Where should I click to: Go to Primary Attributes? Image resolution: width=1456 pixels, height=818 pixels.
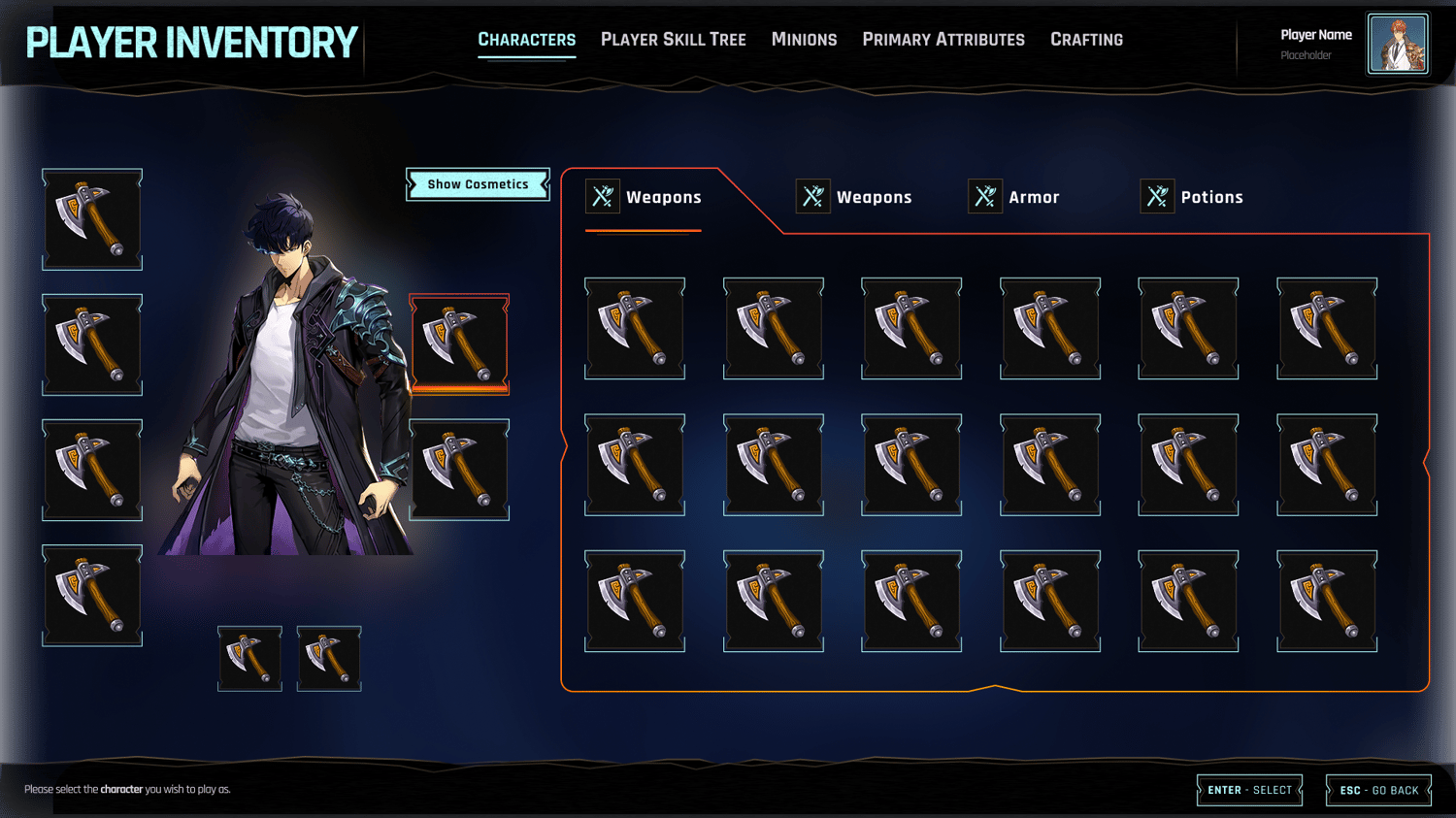click(943, 40)
